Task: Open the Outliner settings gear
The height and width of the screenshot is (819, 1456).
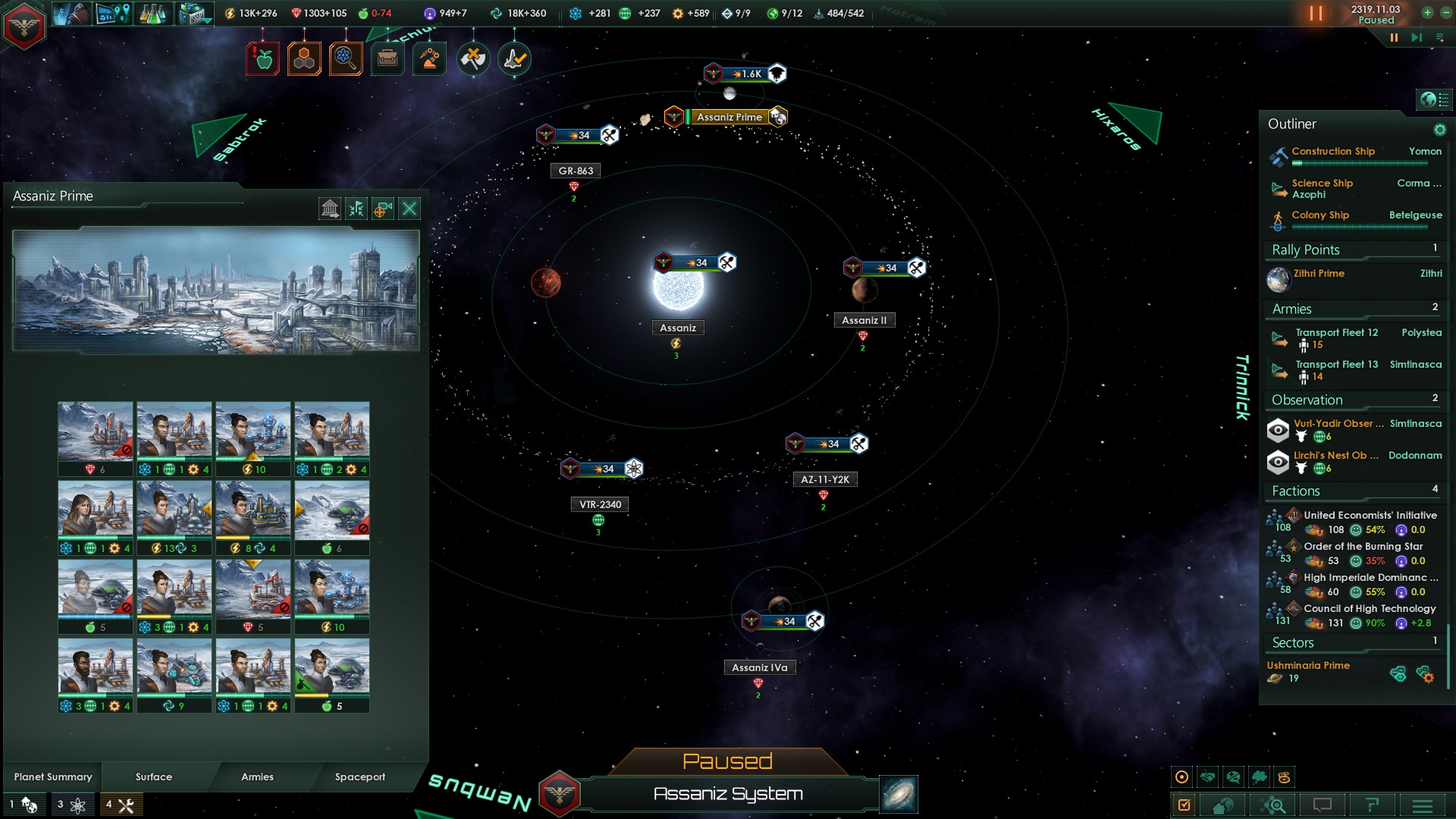Action: tap(1439, 130)
